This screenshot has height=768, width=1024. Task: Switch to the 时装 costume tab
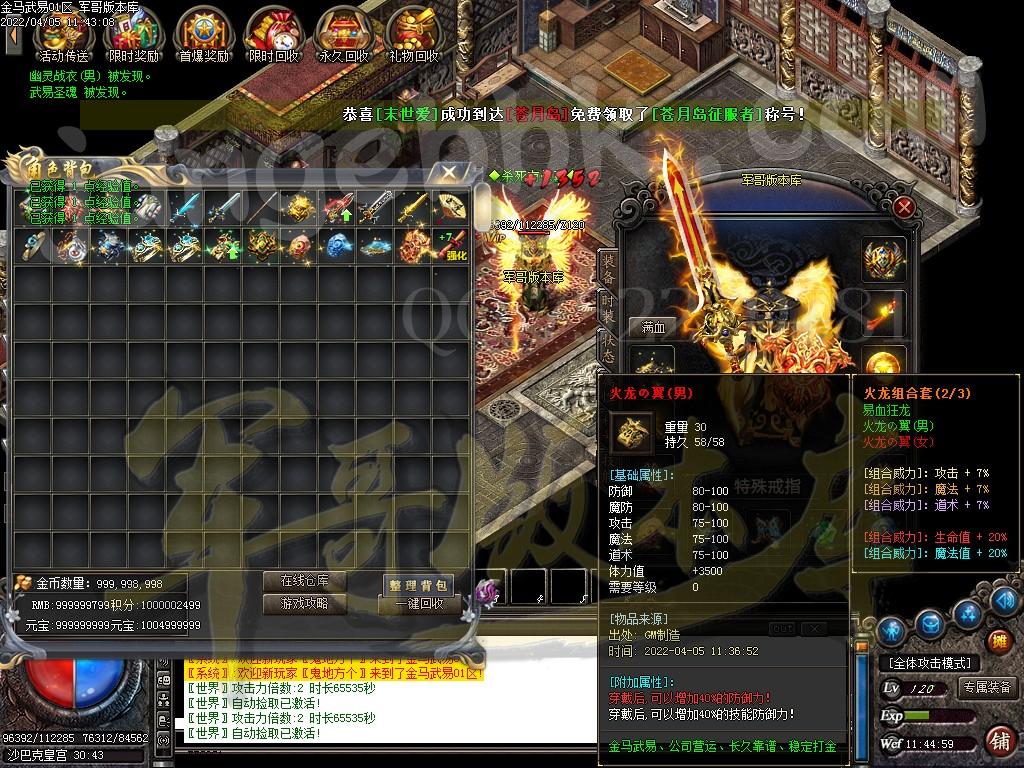pos(607,305)
